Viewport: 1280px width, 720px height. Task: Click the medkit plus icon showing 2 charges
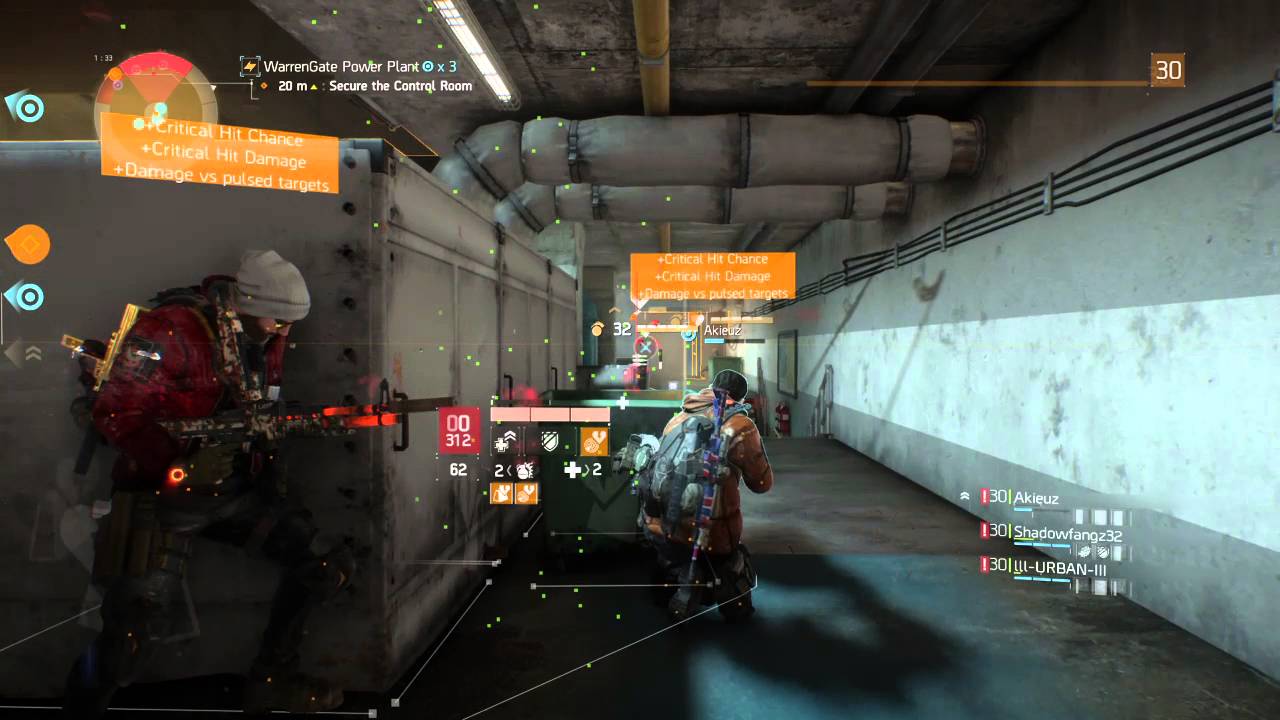click(574, 470)
